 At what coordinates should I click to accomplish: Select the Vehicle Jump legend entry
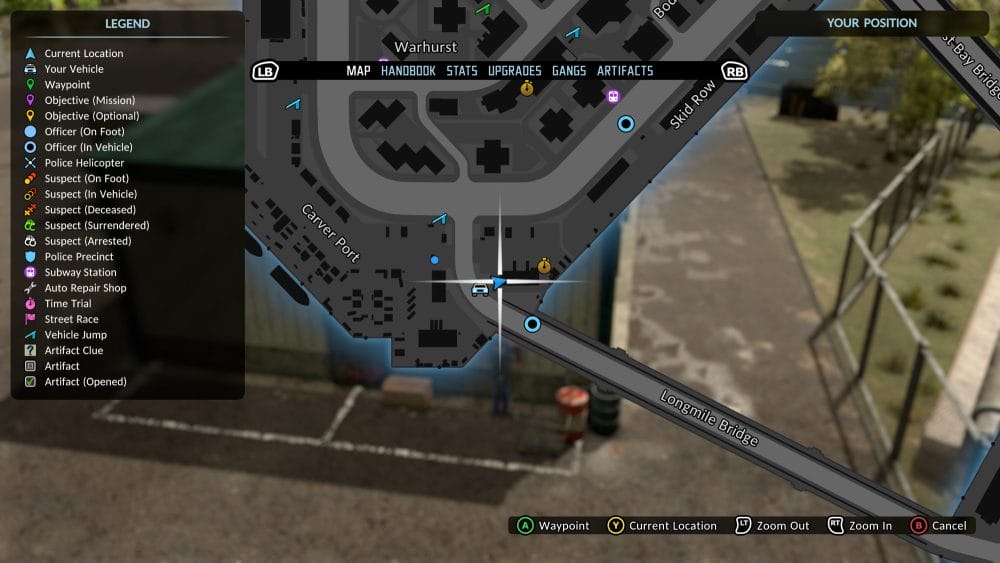pyautogui.click(x=75, y=335)
